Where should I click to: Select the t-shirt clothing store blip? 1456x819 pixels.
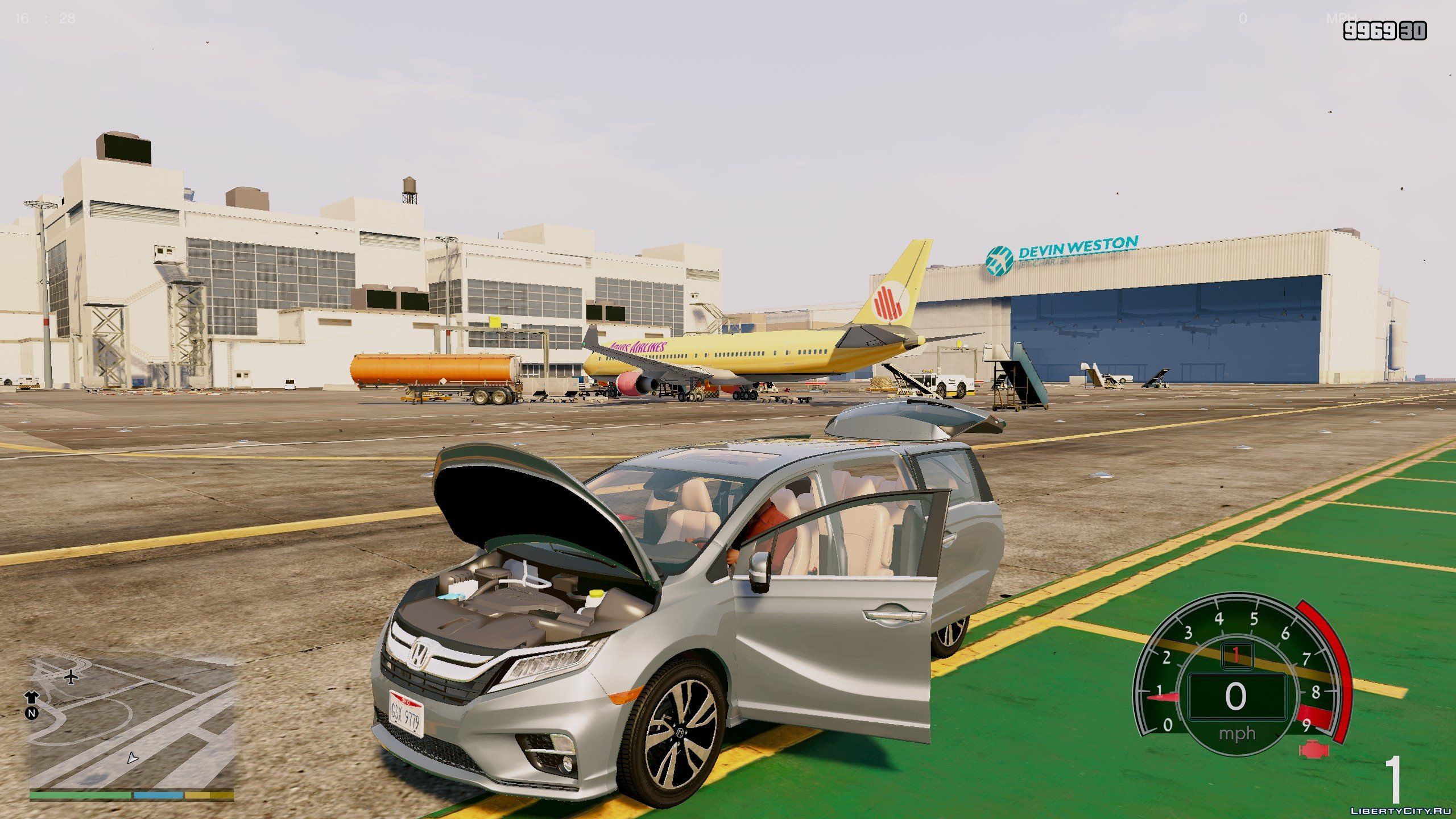click(x=31, y=698)
